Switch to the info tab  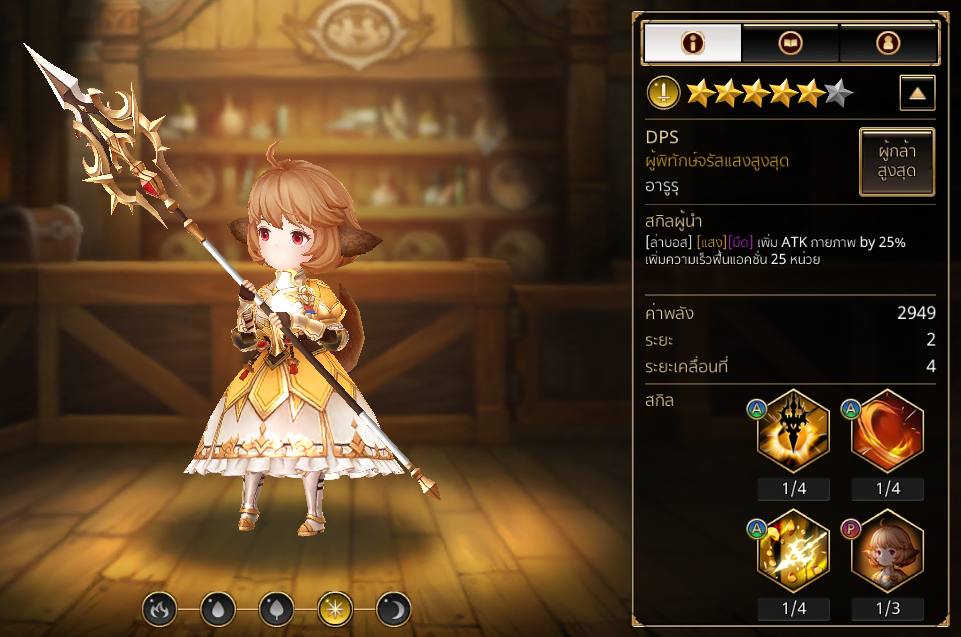[x=692, y=43]
